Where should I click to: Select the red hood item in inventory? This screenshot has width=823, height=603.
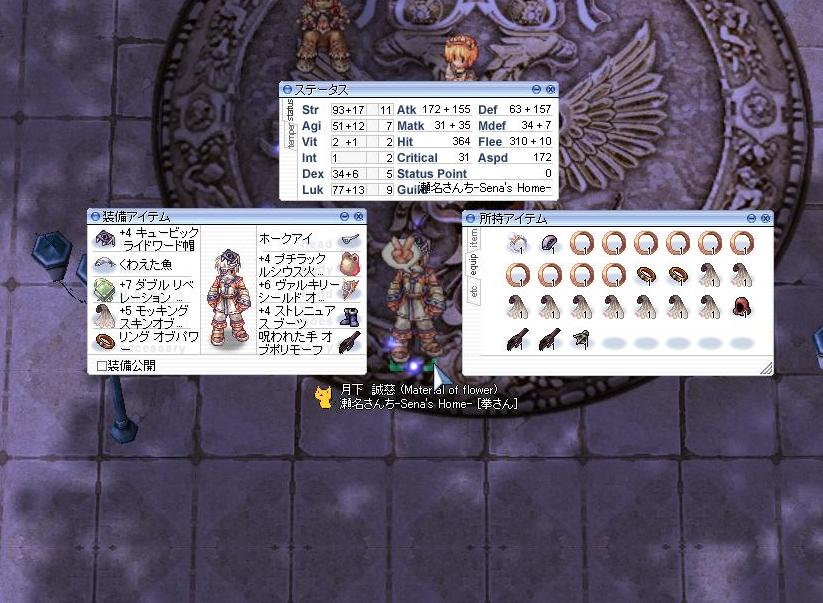[741, 307]
